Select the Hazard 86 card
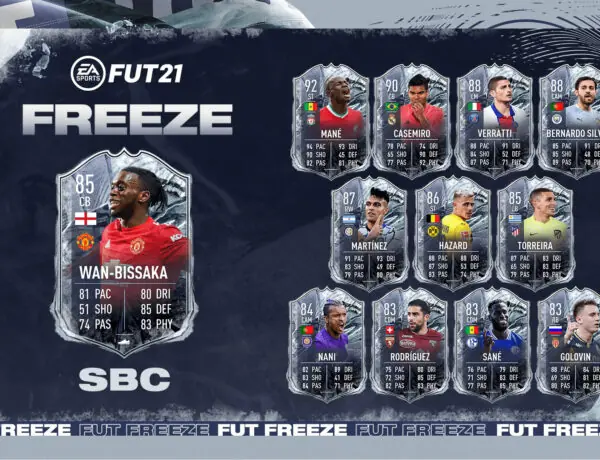Screen dimensions: 600x460 452,233
